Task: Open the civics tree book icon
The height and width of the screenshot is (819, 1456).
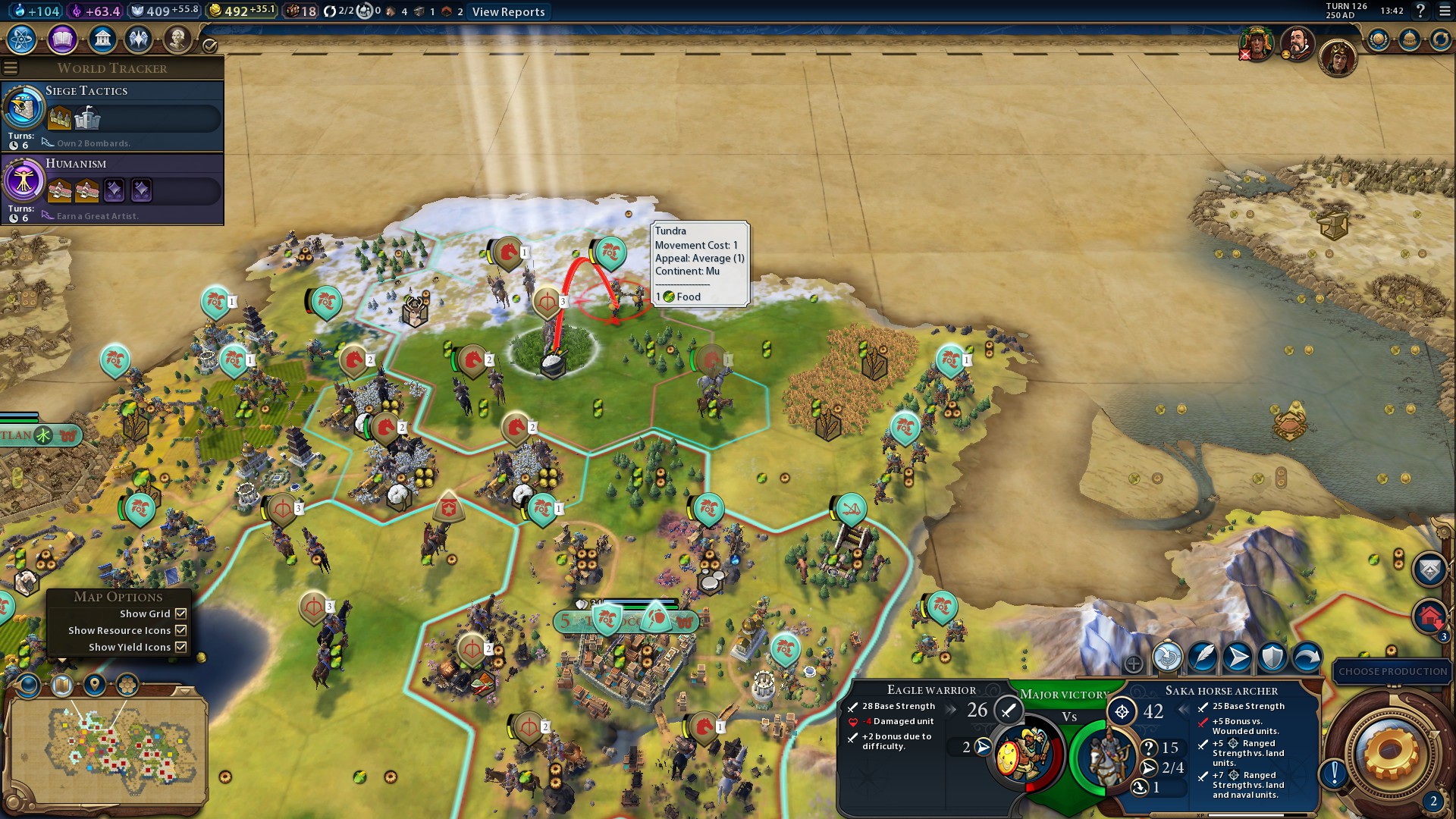Action: tap(62, 39)
